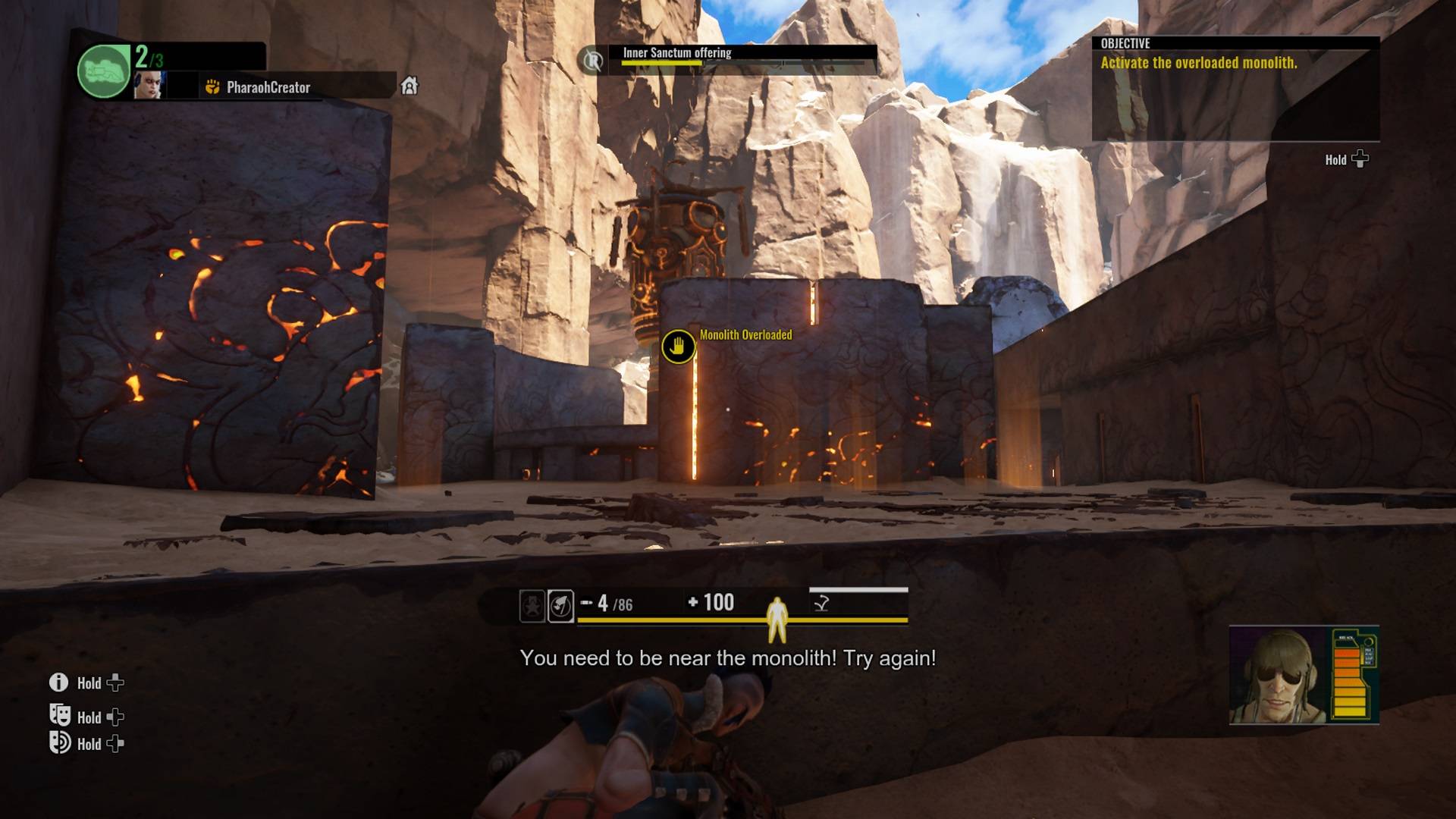The image size is (1456, 819).
Task: Click the green team emblem badge
Action: click(104, 71)
